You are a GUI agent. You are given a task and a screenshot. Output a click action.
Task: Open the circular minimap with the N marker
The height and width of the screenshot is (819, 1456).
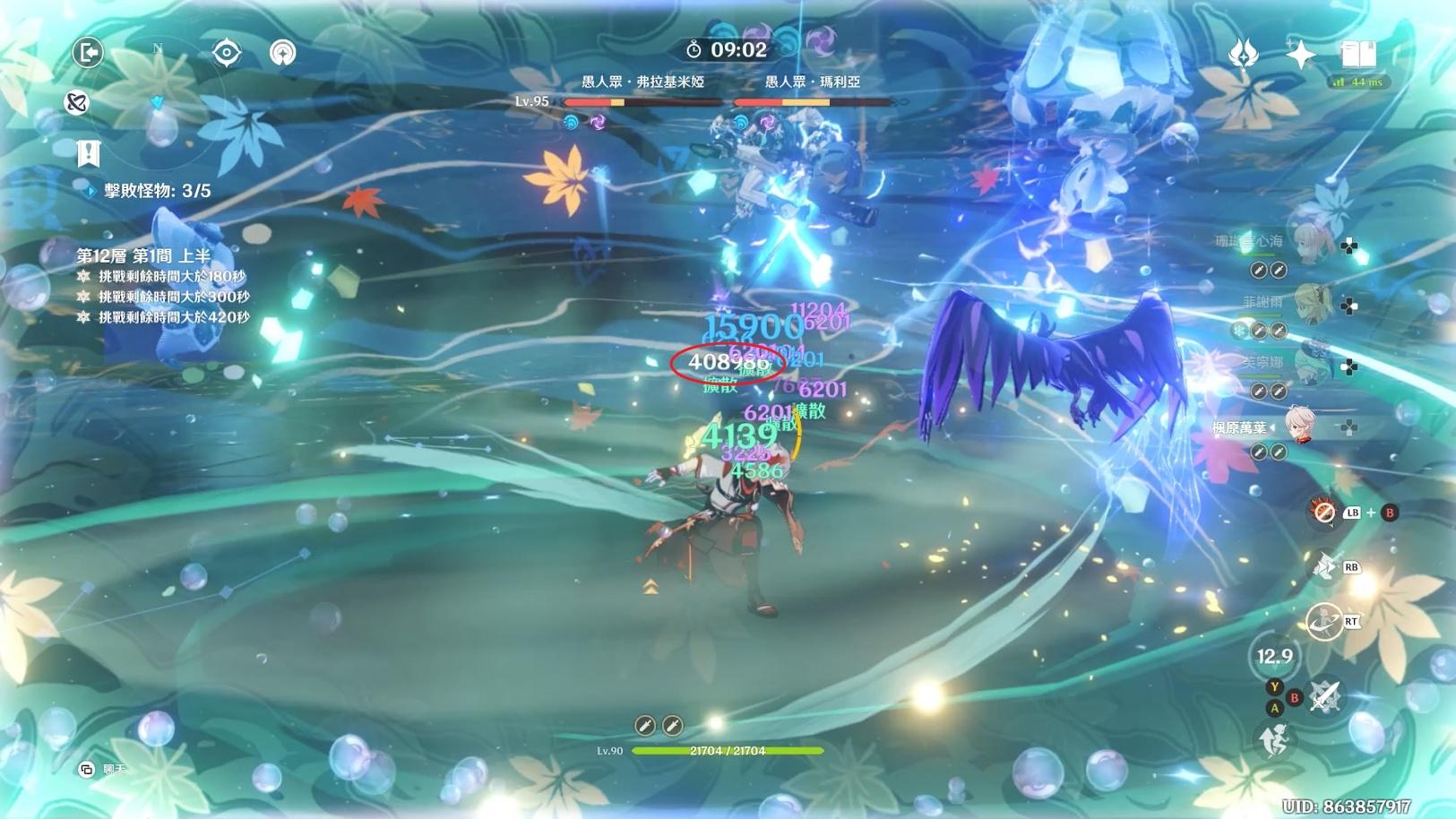tap(159, 99)
